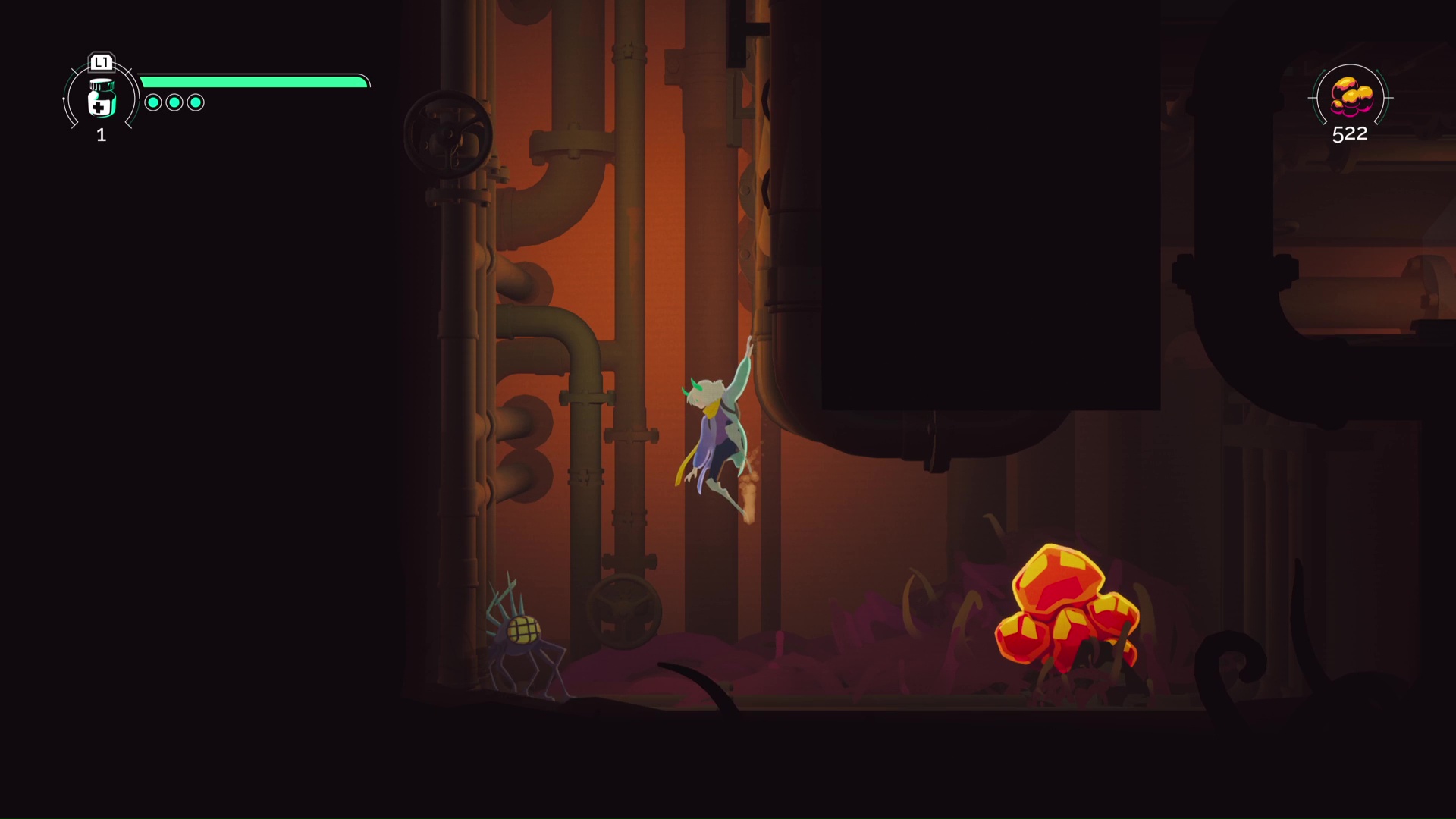Screen dimensions: 1456x819
Task: Toggle the second teal charge dot
Action: [x=174, y=102]
